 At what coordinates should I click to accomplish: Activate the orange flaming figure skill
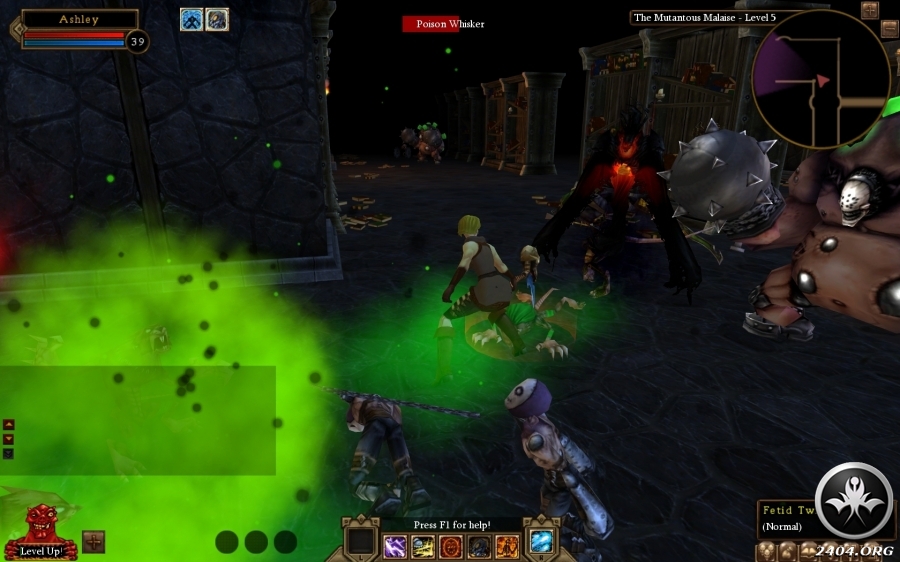(507, 546)
